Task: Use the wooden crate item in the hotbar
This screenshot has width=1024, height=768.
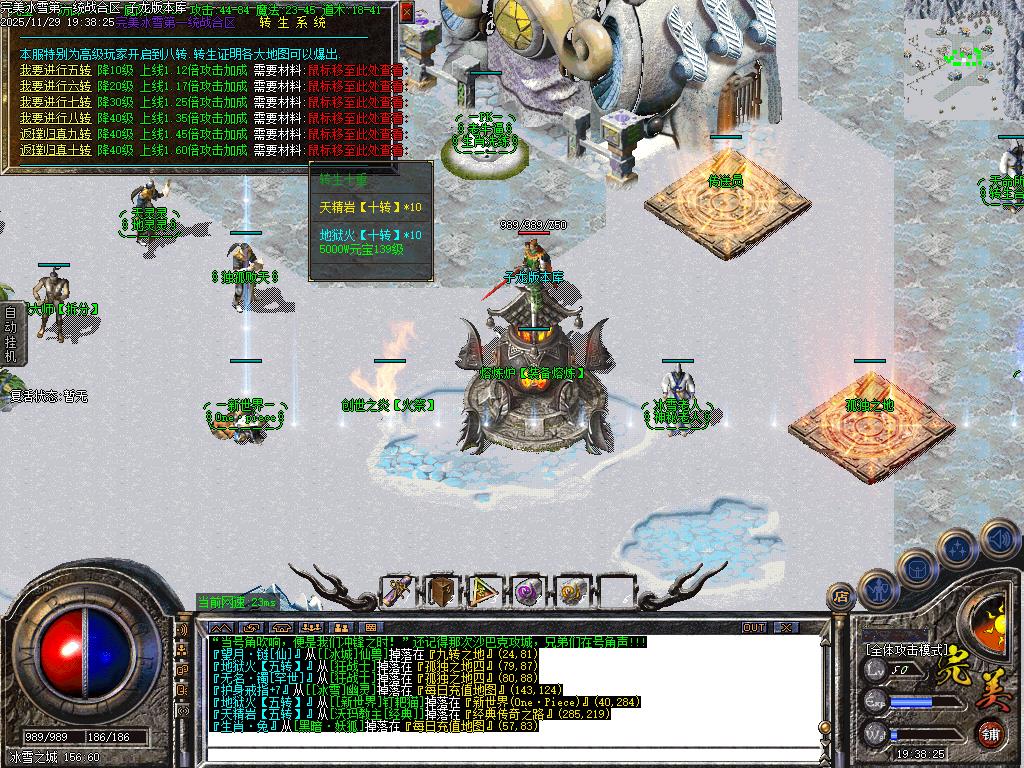Action: [441, 592]
